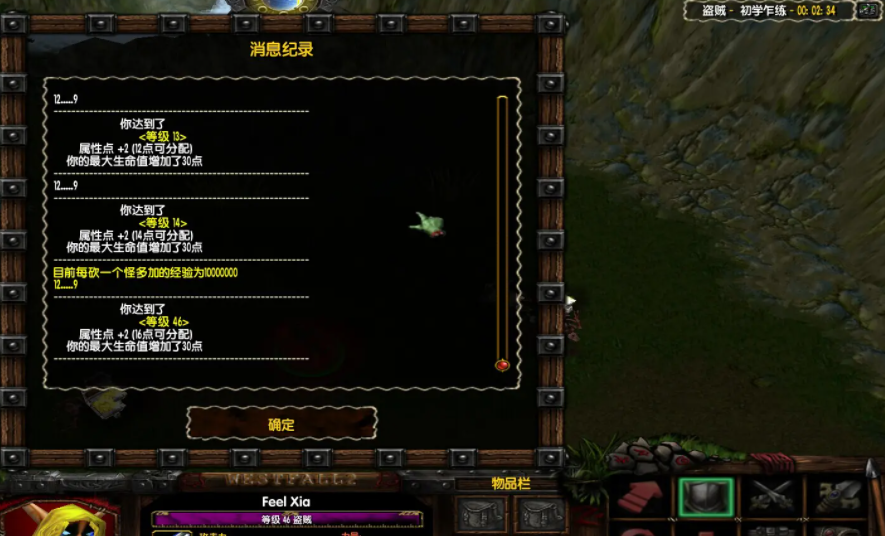Image resolution: width=885 pixels, height=536 pixels.
Task: Confirm with the 确定 button
Action: pyautogui.click(x=281, y=424)
